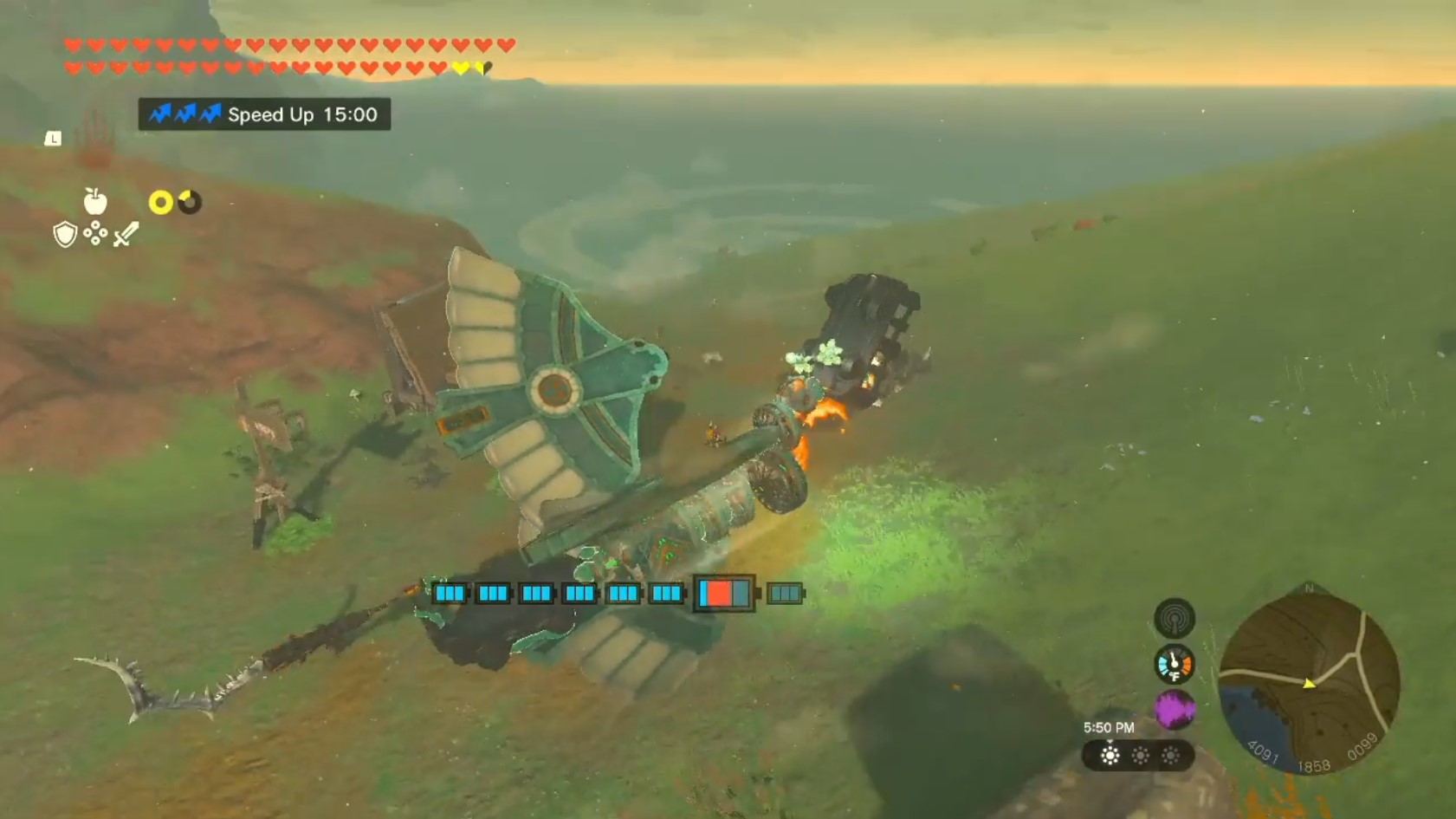Open the circular minimap
The image size is (1456, 819).
[x=1309, y=682]
